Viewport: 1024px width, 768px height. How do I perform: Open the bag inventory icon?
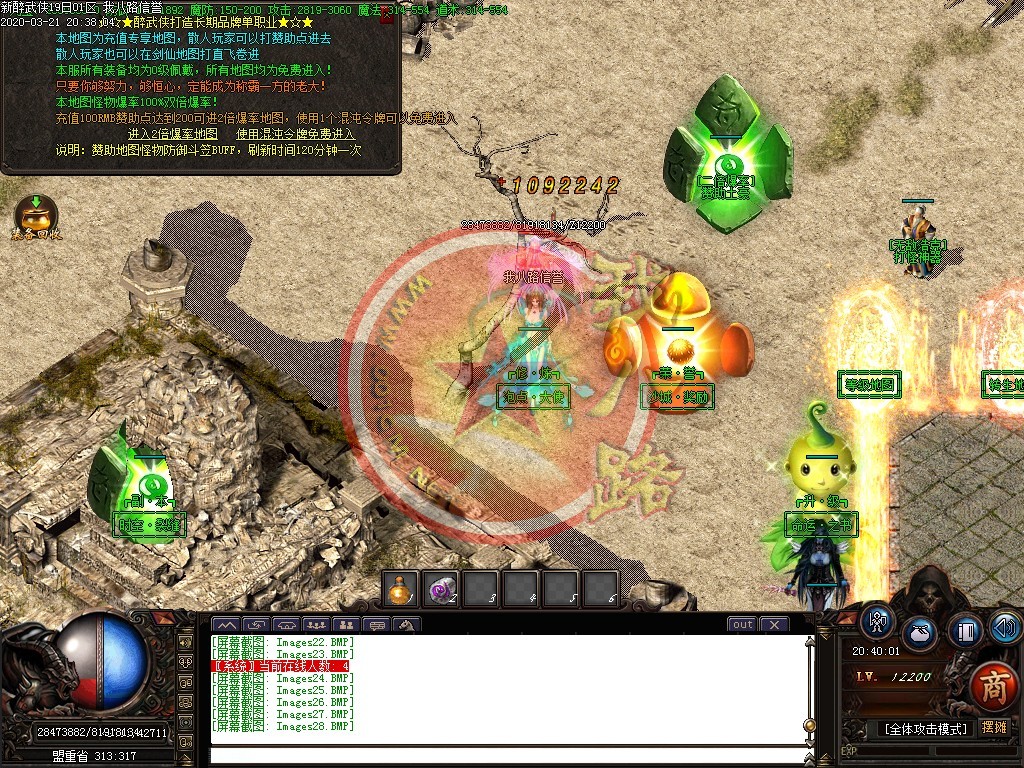click(x=920, y=634)
